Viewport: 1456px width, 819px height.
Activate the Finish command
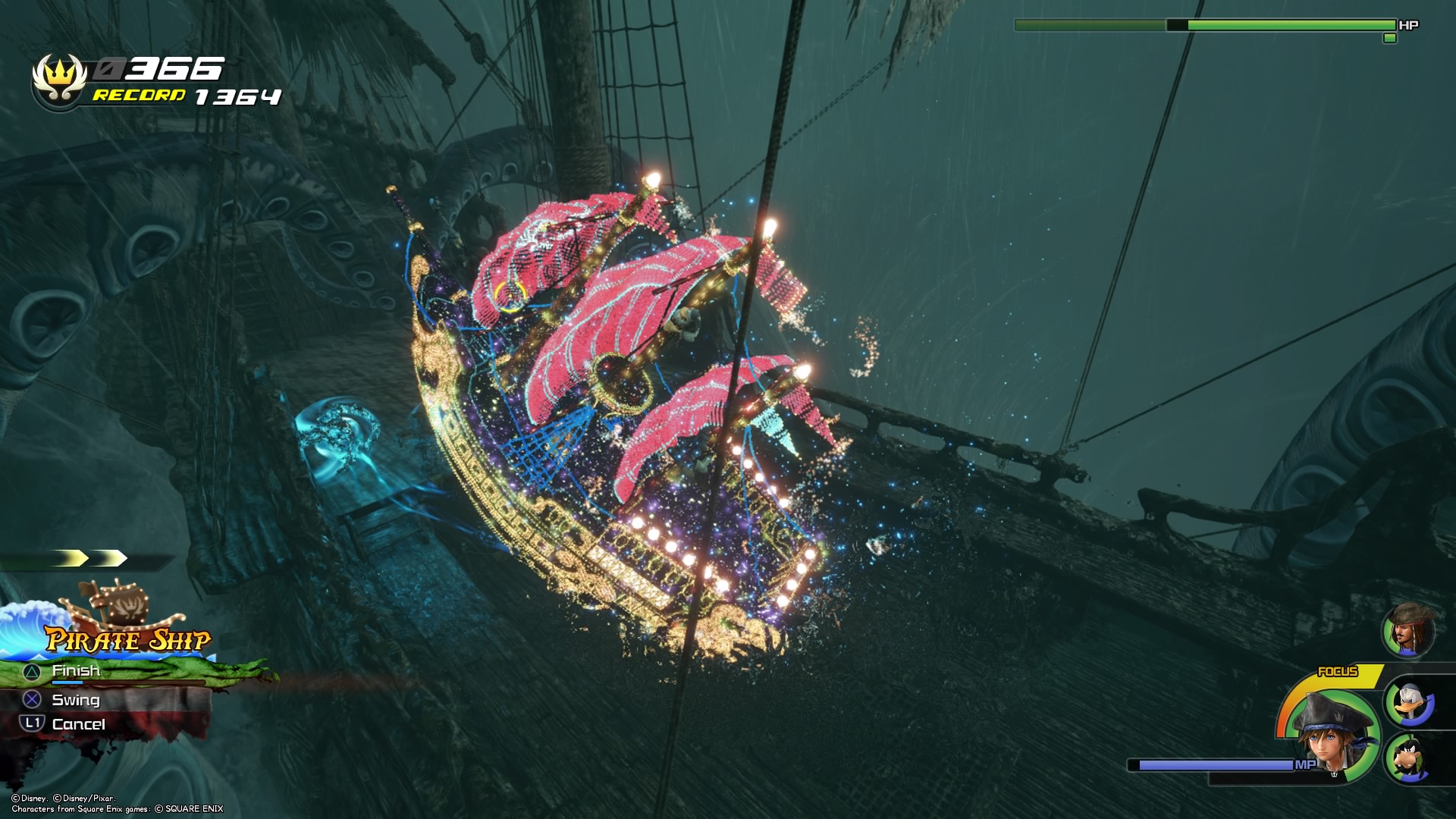tap(76, 671)
